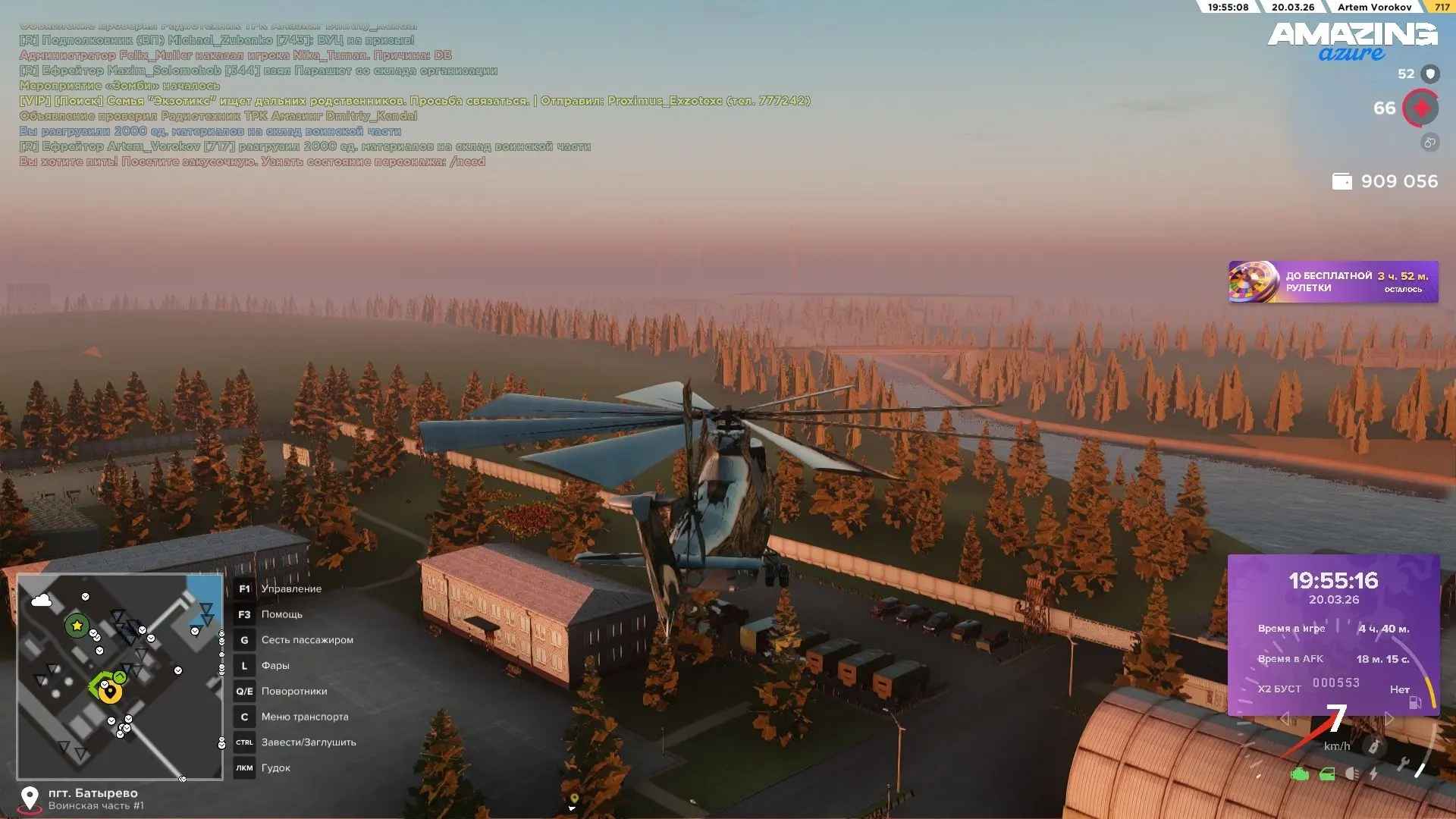The image size is (1456, 819).
Task: Click the small link icon below health
Action: click(1429, 143)
